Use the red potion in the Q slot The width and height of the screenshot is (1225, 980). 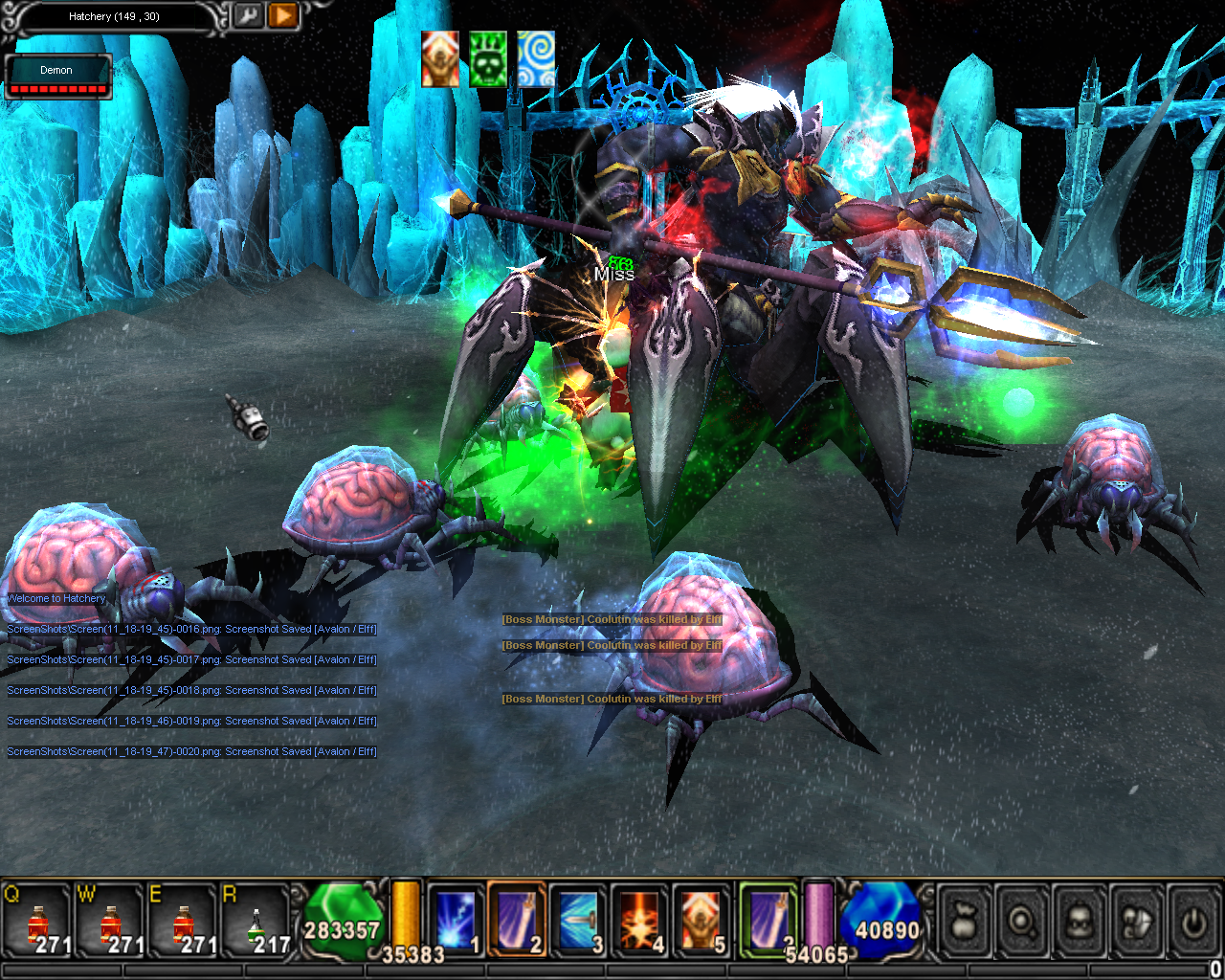pyautogui.click(x=38, y=924)
